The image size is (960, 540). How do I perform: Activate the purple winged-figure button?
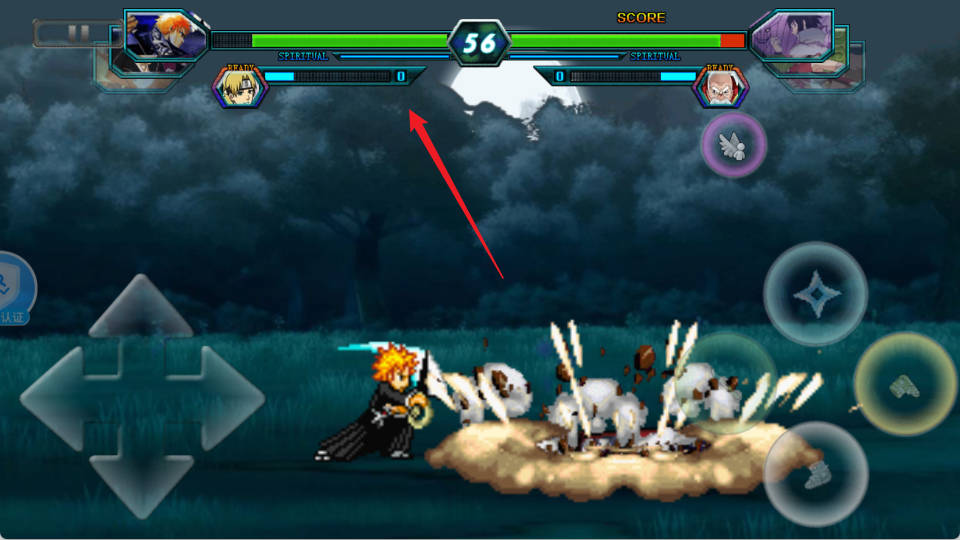click(734, 145)
